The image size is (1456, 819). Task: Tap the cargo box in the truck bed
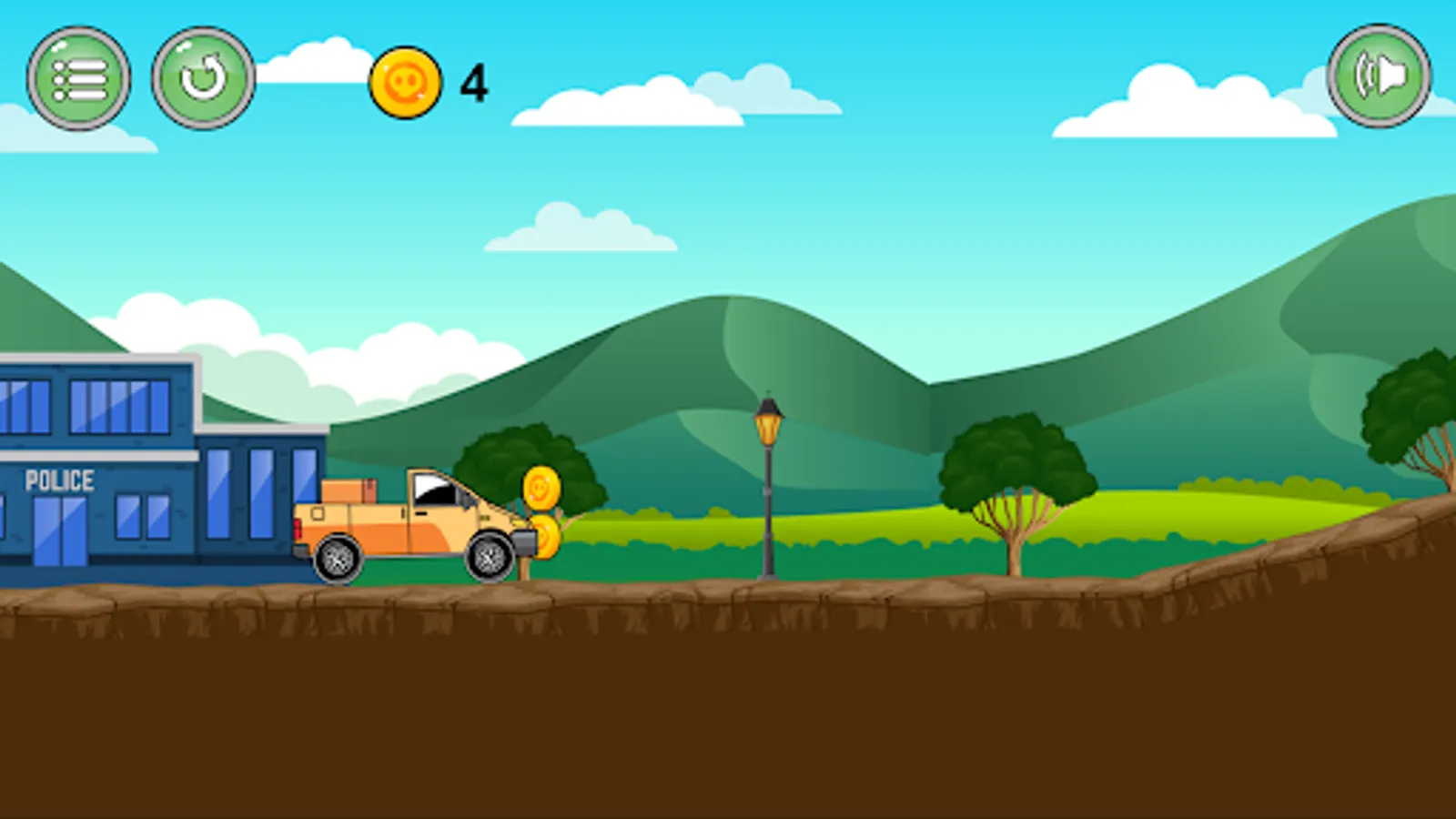point(350,491)
